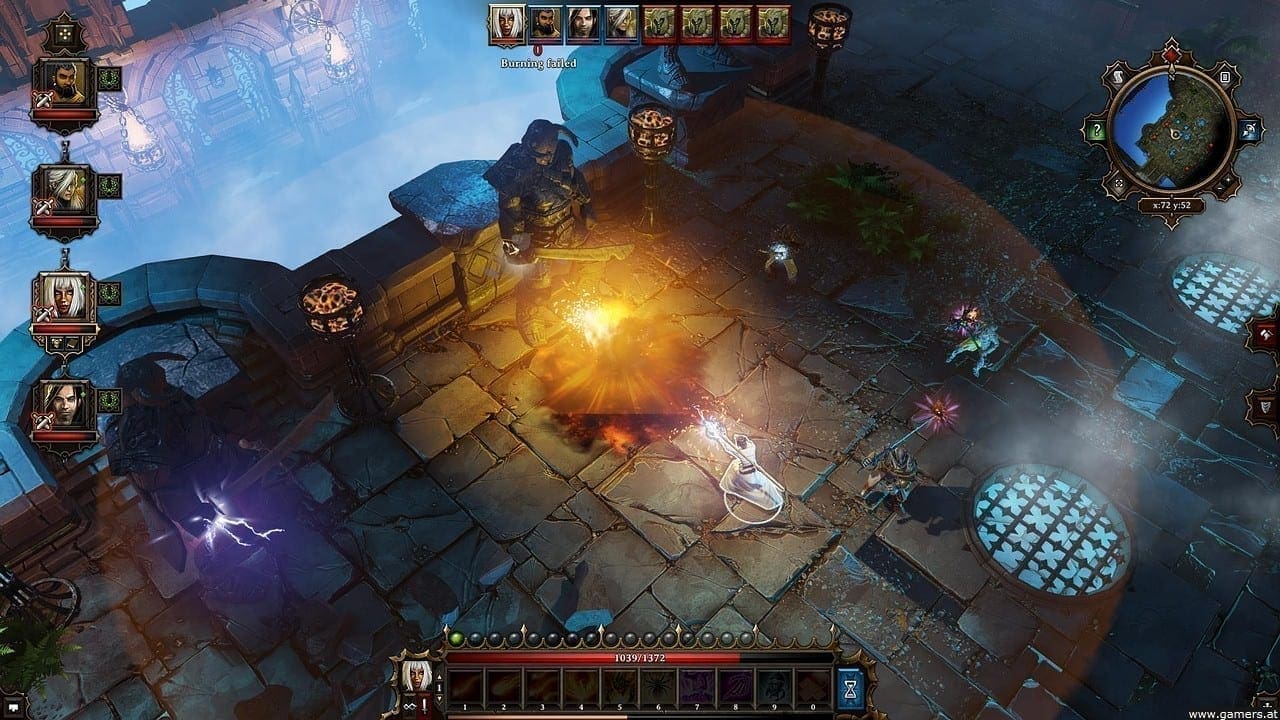This screenshot has height=720, width=1280.
Task: Click the blue button right of minimap
Action: coord(1248,131)
